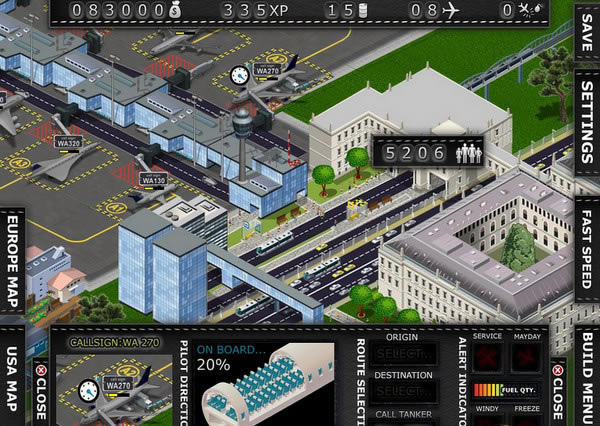Viewport: 600px width, 426px height.
Task: Choose the Origin select field
Action: (403, 355)
